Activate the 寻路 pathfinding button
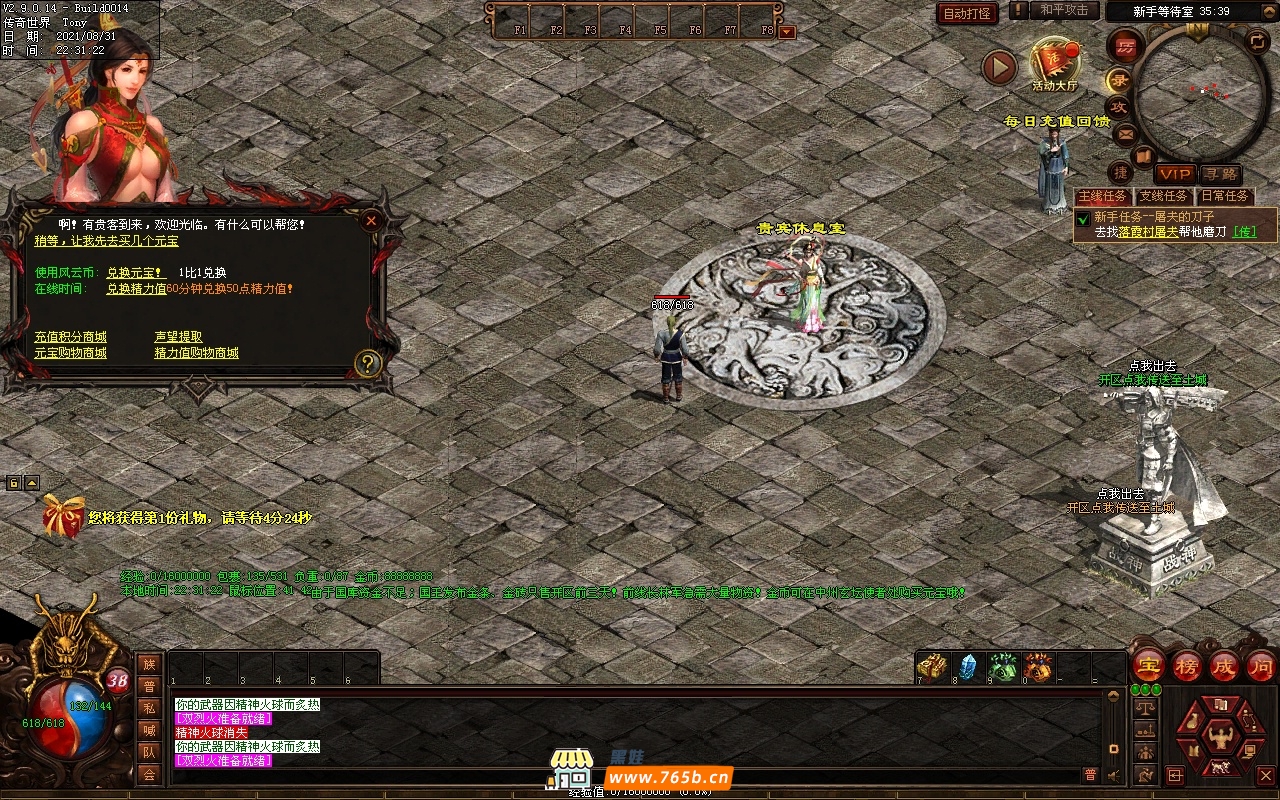1280x800 pixels. (1219, 174)
